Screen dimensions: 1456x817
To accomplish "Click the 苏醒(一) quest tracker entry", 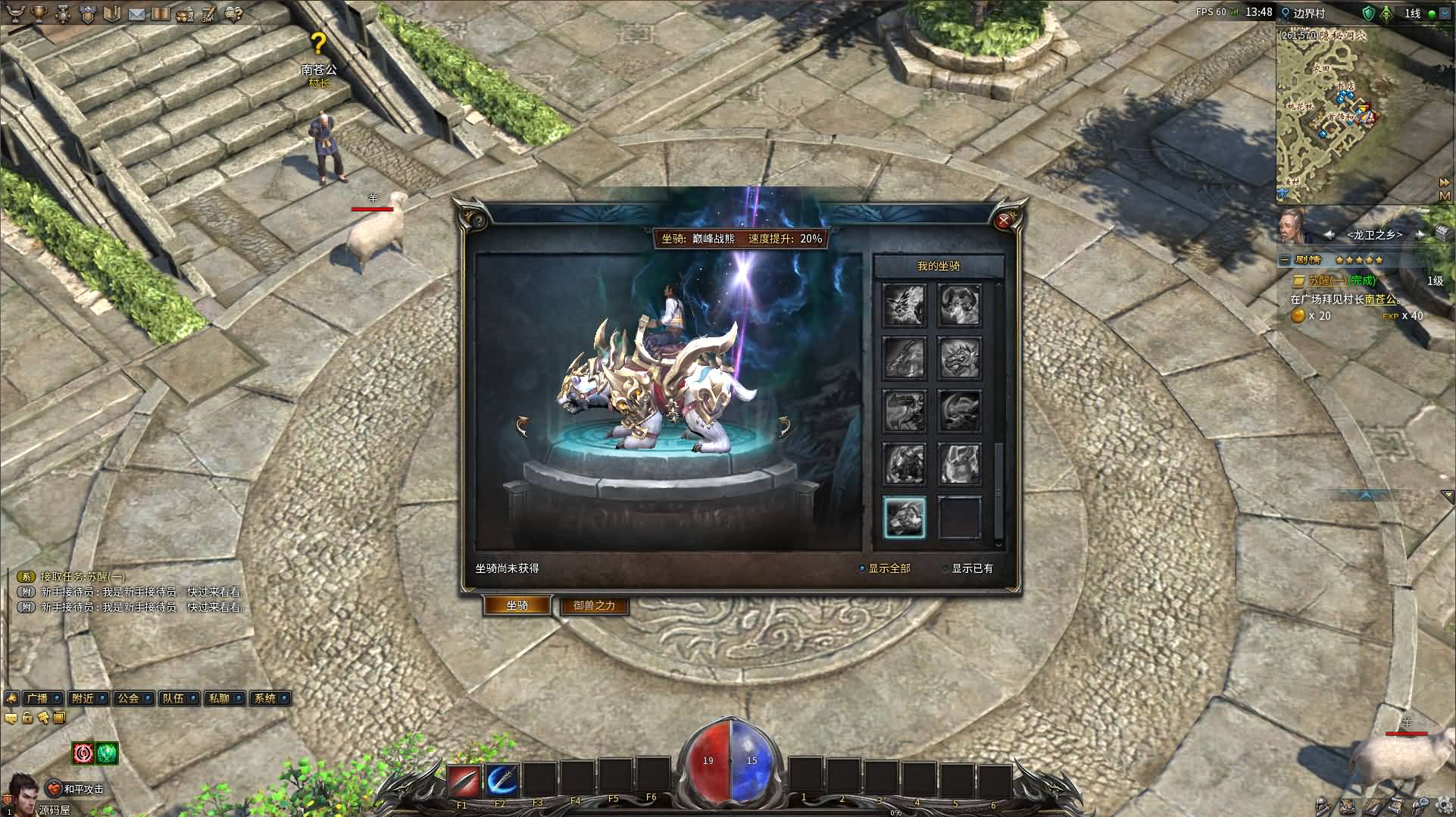I will point(1330,280).
